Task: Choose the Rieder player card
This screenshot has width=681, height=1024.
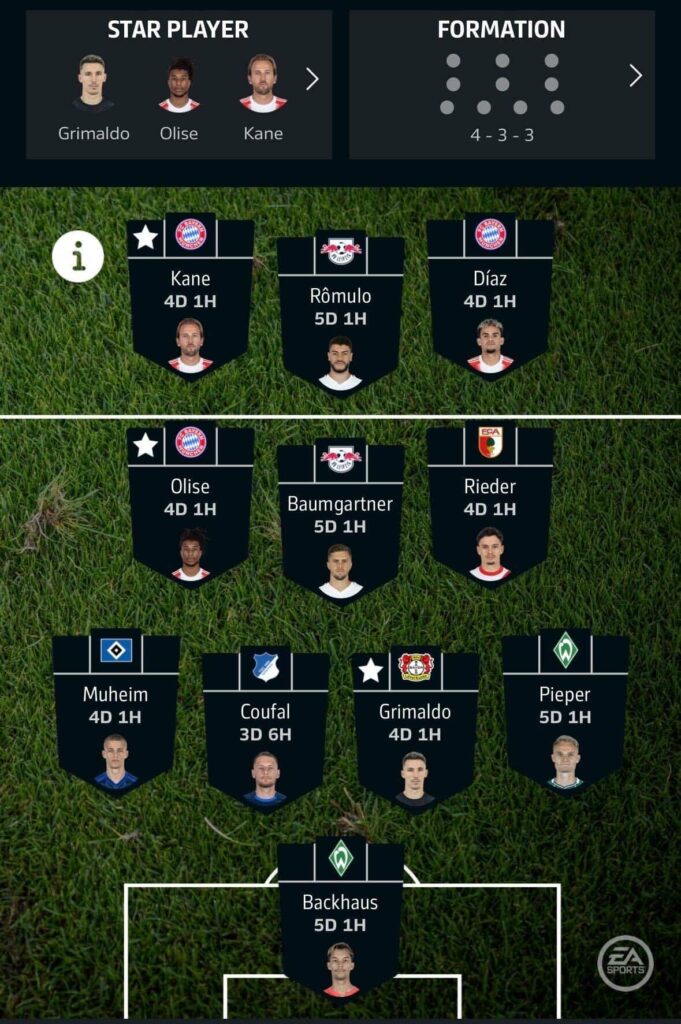Action: coord(490,505)
